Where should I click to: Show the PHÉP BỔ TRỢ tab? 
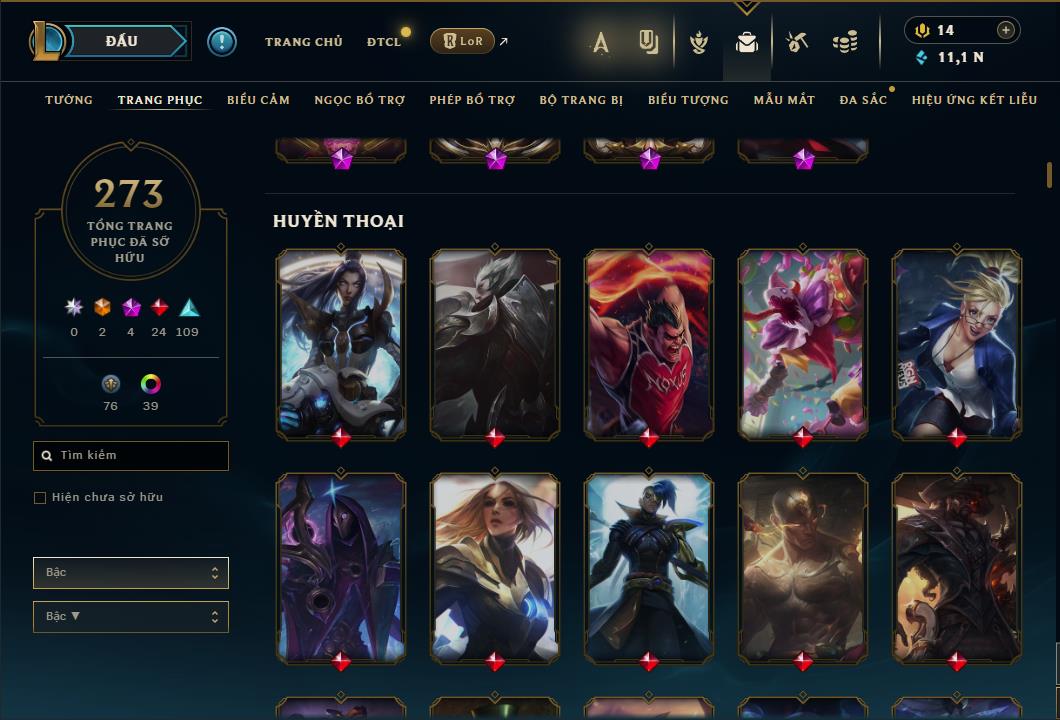472,100
